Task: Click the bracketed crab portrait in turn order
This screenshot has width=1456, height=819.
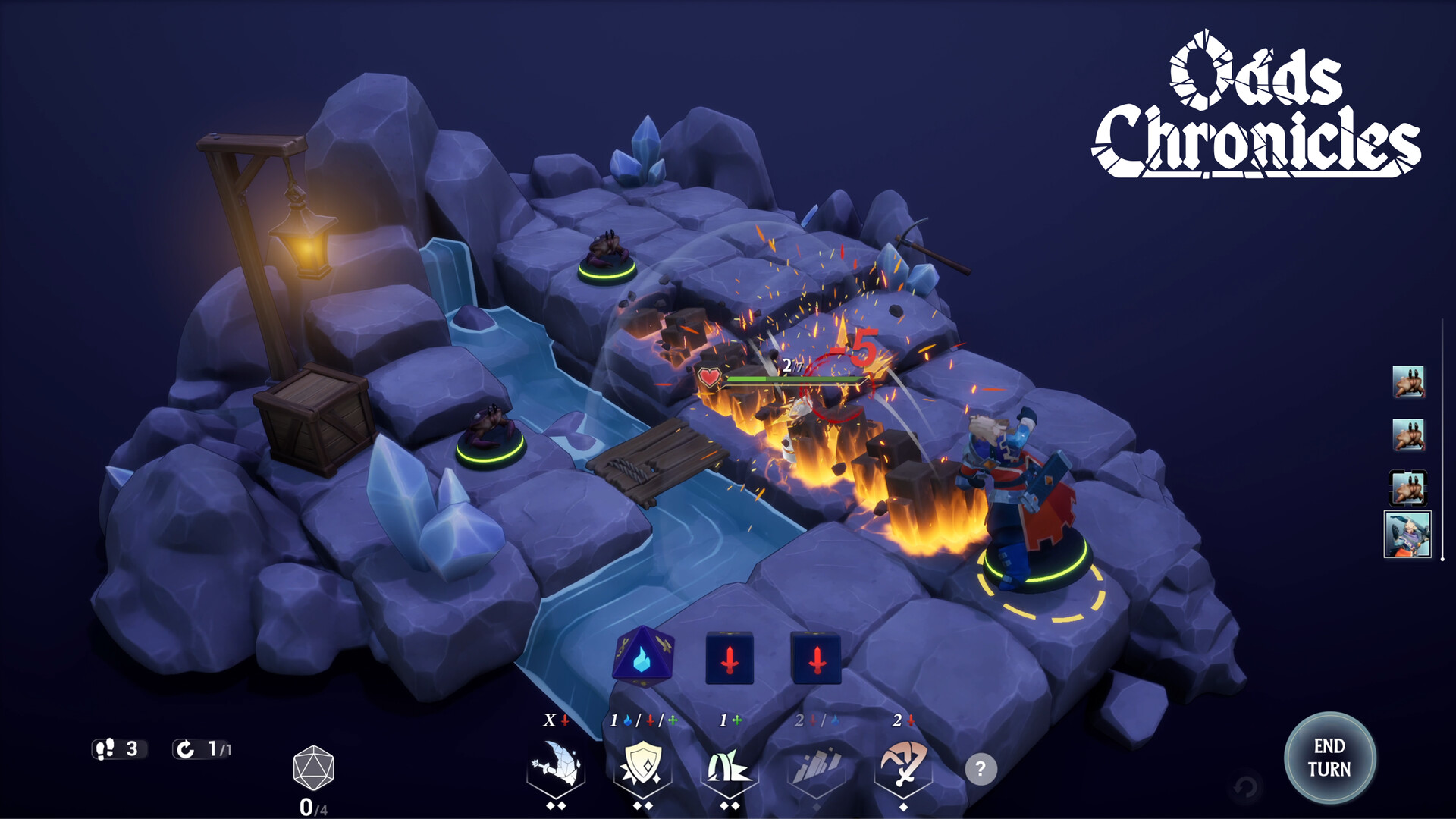Action: (x=1408, y=488)
